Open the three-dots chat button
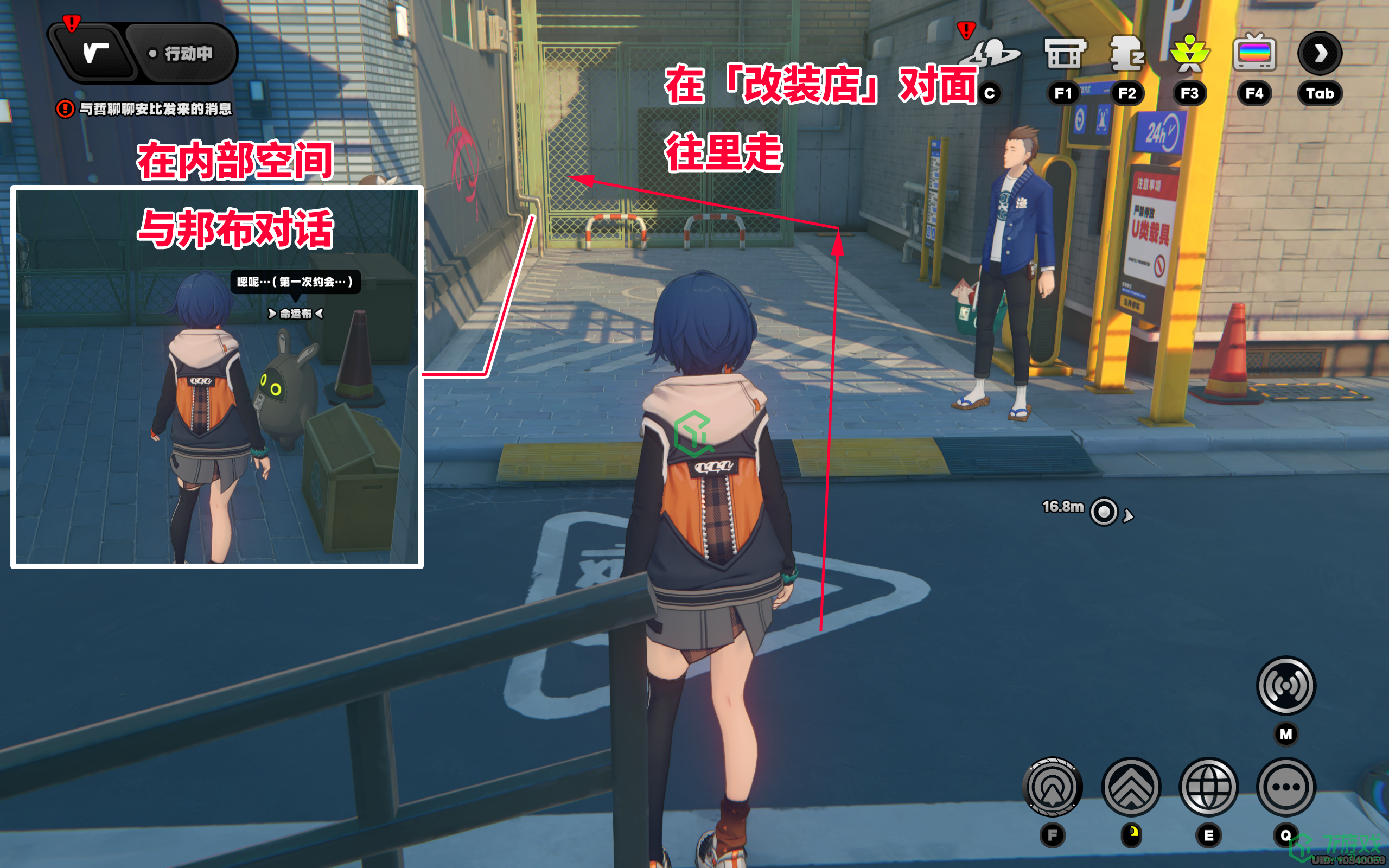This screenshot has width=1389, height=868. [x=1286, y=787]
